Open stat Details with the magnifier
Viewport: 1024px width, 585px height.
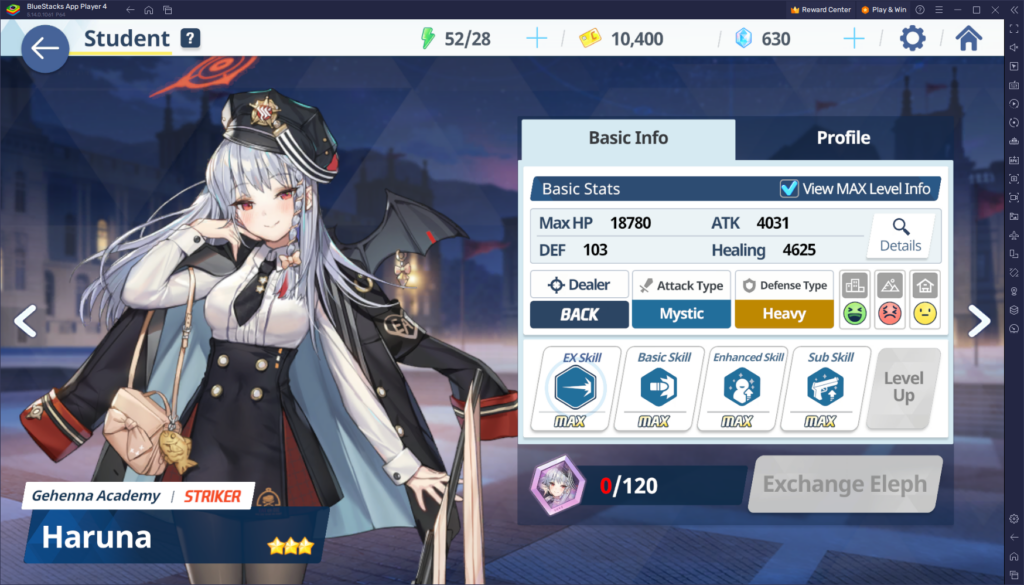click(x=900, y=234)
